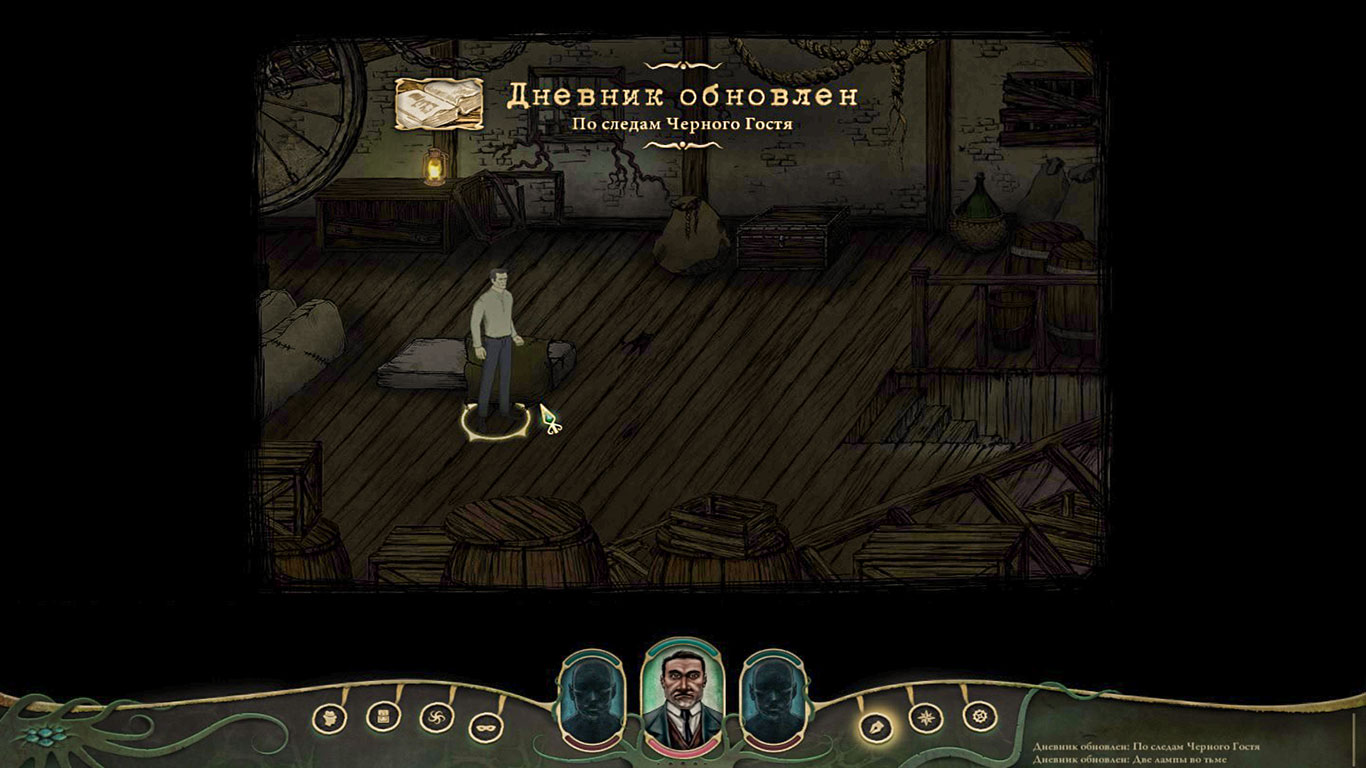The image size is (1366, 768).
Task: Click the log message 'По следам Черного Гостя'
Action: pyautogui.click(x=1146, y=747)
